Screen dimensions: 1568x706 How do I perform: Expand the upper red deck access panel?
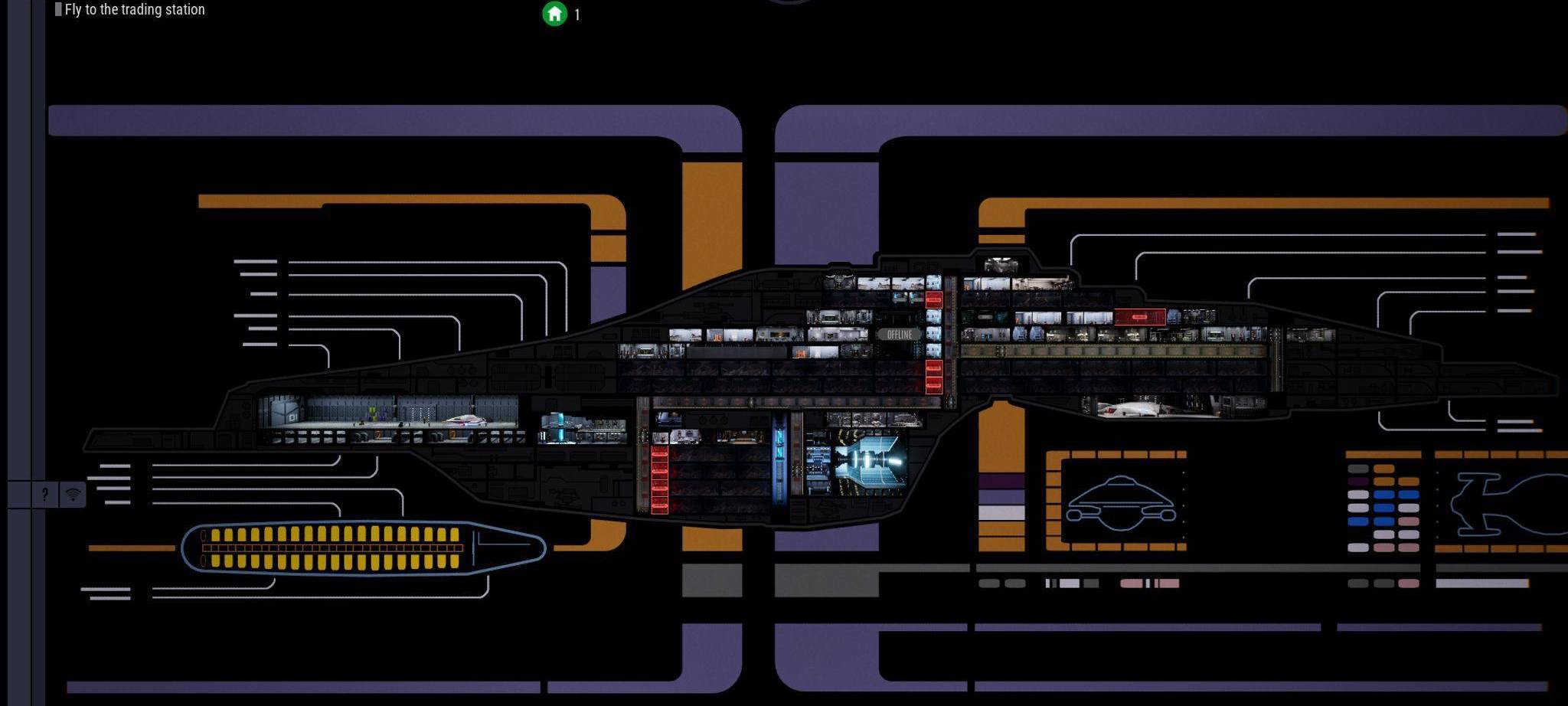point(934,300)
